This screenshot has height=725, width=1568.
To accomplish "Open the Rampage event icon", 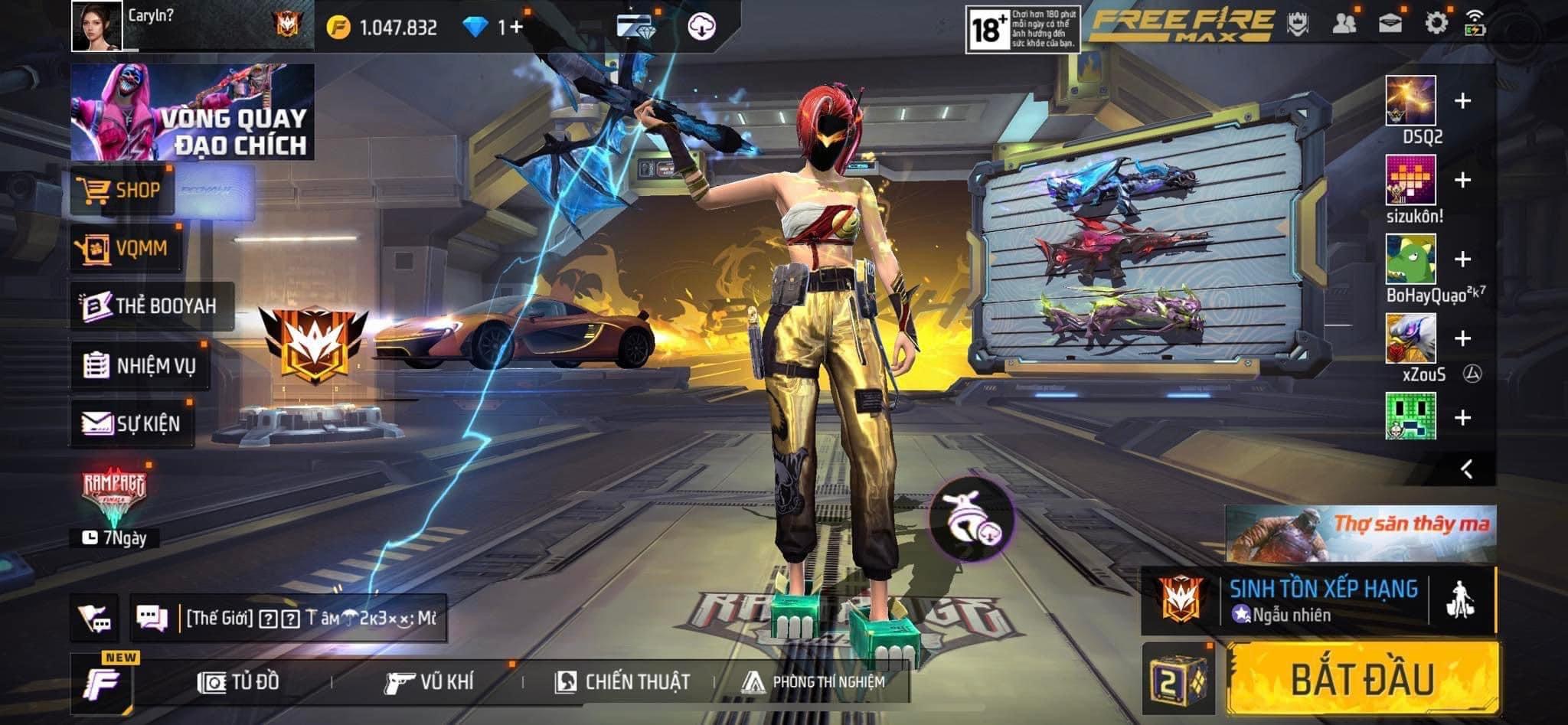I will [x=113, y=495].
